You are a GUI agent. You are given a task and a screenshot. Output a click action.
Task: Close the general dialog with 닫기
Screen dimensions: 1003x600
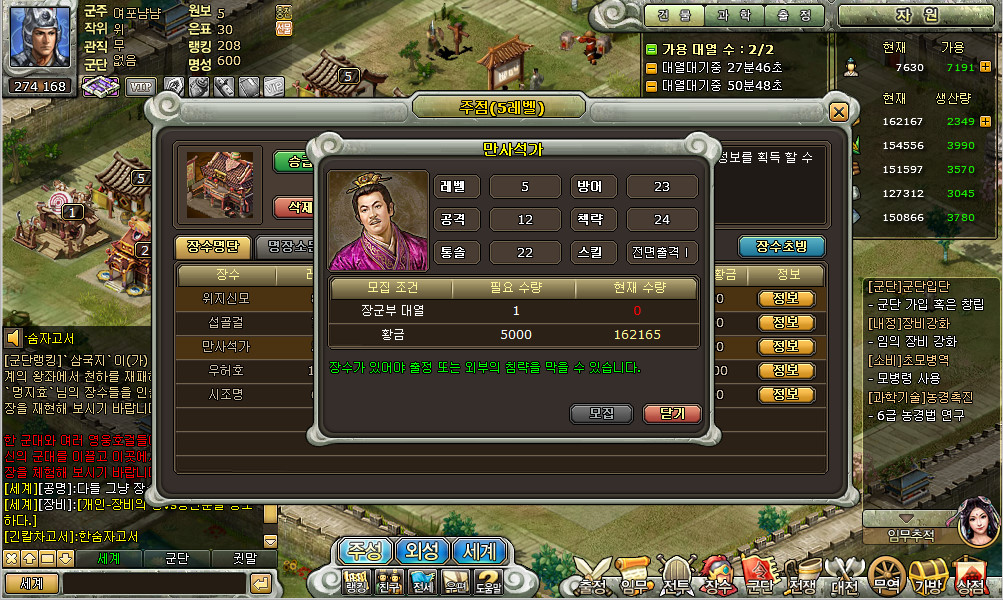673,414
